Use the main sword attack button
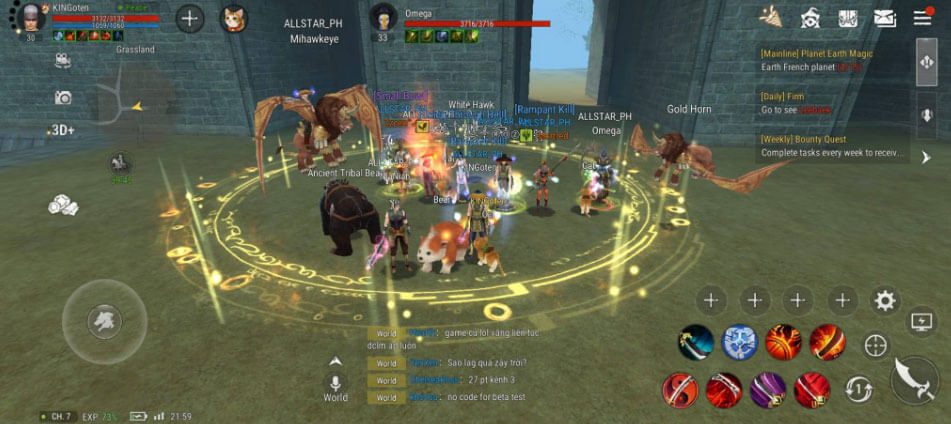This screenshot has width=951, height=424. click(913, 378)
